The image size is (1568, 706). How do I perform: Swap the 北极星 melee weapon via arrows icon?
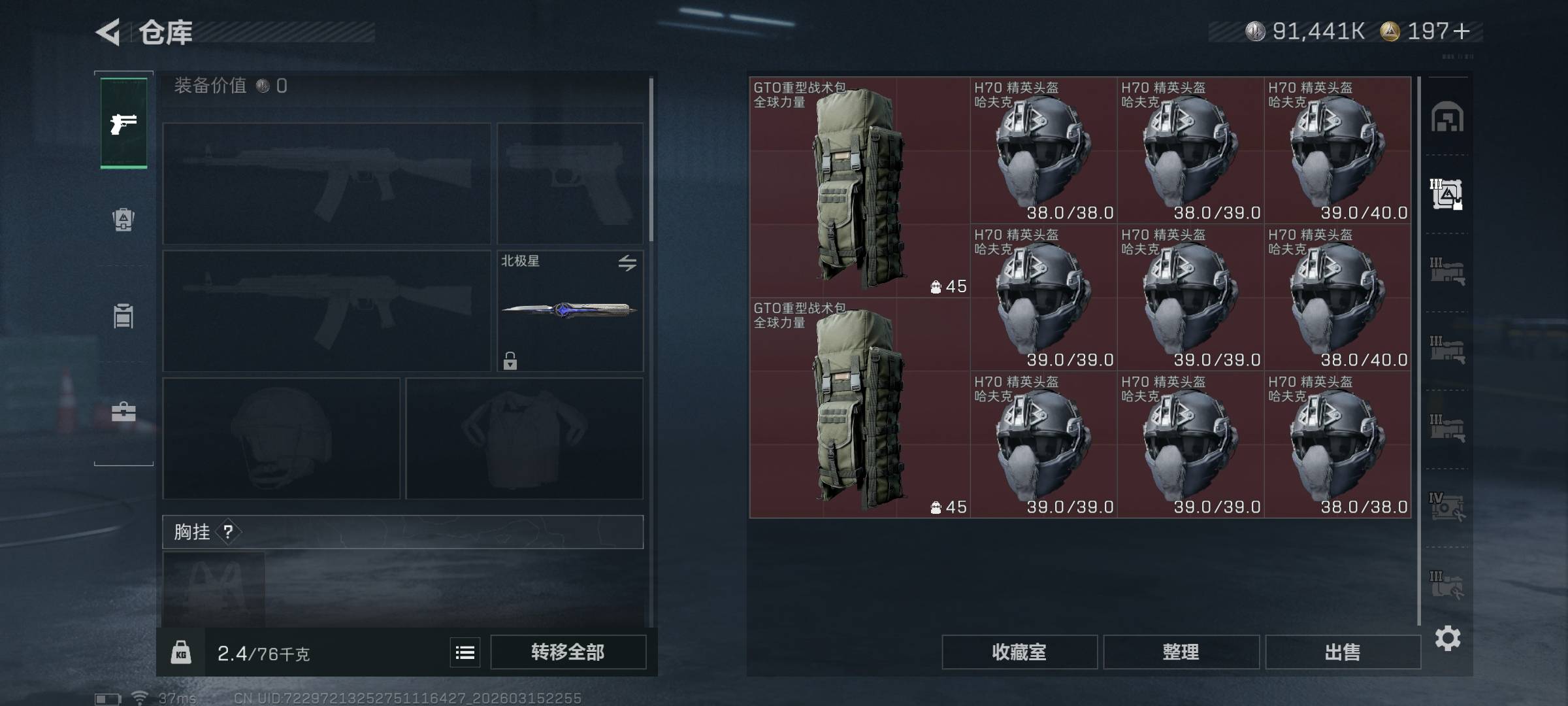(627, 263)
